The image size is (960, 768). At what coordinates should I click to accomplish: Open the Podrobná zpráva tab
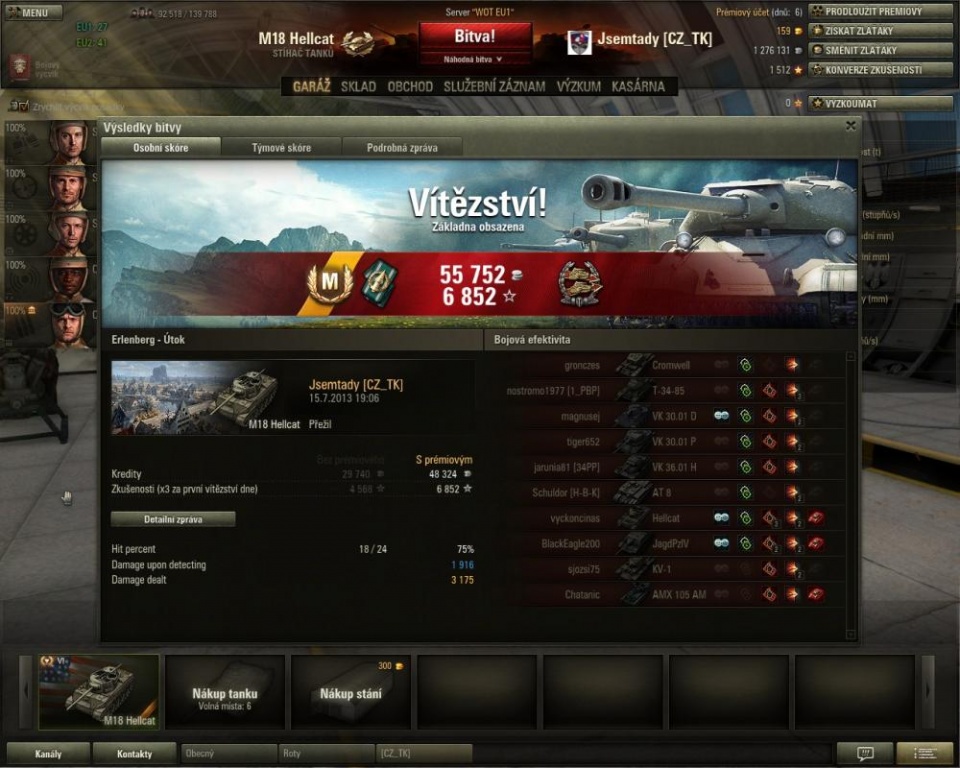click(x=402, y=148)
